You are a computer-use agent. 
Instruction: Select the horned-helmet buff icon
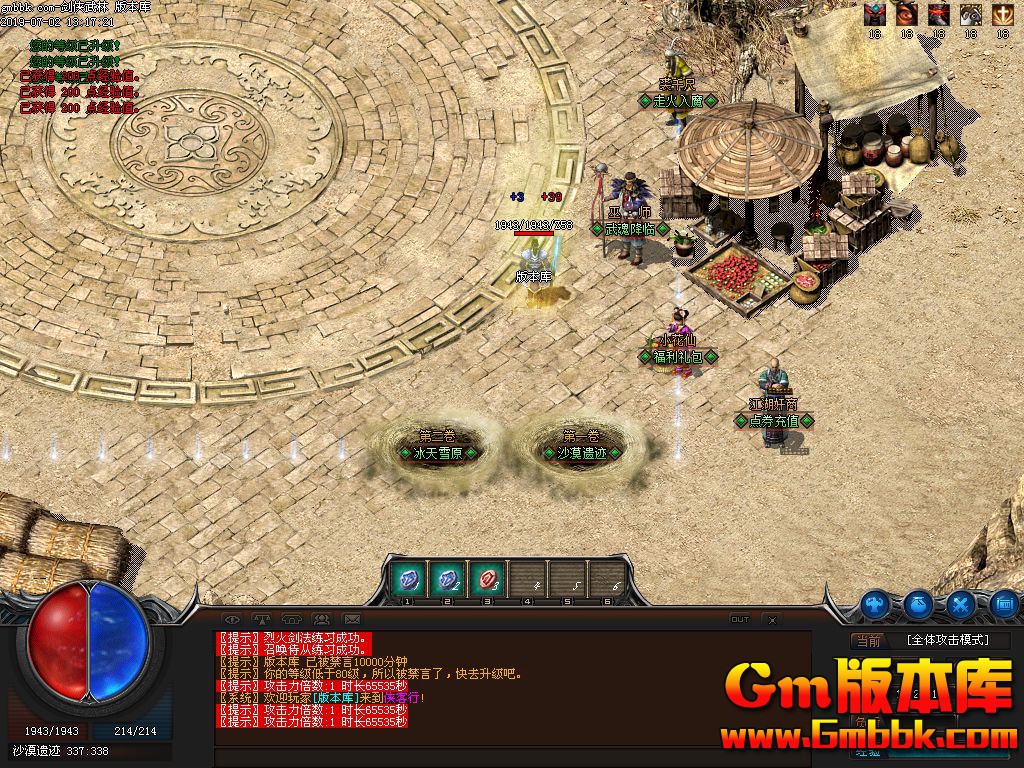coord(876,14)
